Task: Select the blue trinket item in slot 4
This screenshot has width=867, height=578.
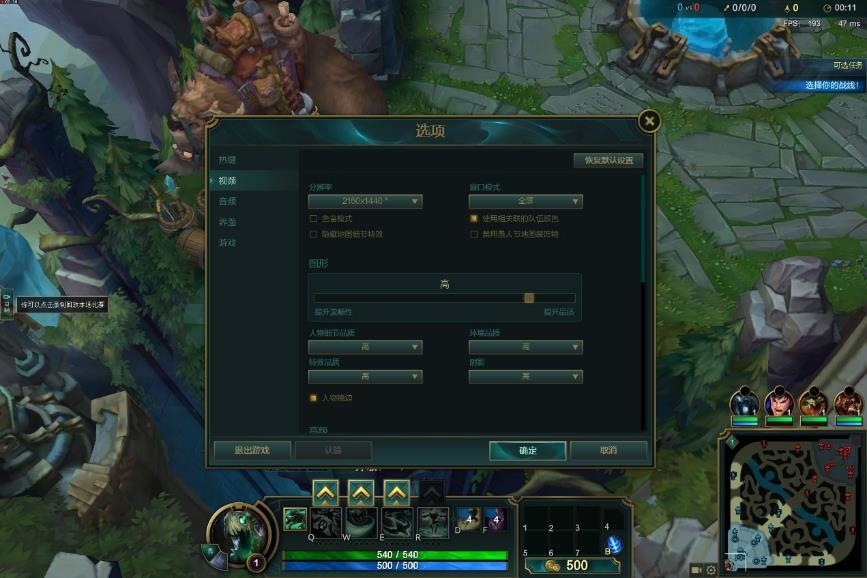Action: click(x=614, y=544)
